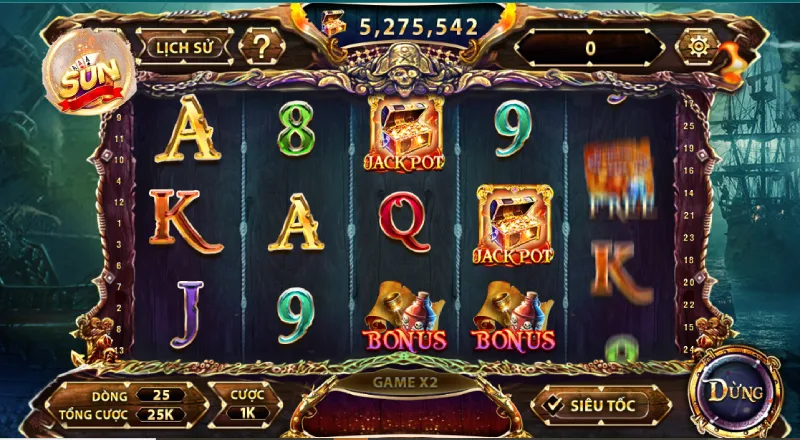
Task: Open the gear settings menu
Action: [693, 46]
